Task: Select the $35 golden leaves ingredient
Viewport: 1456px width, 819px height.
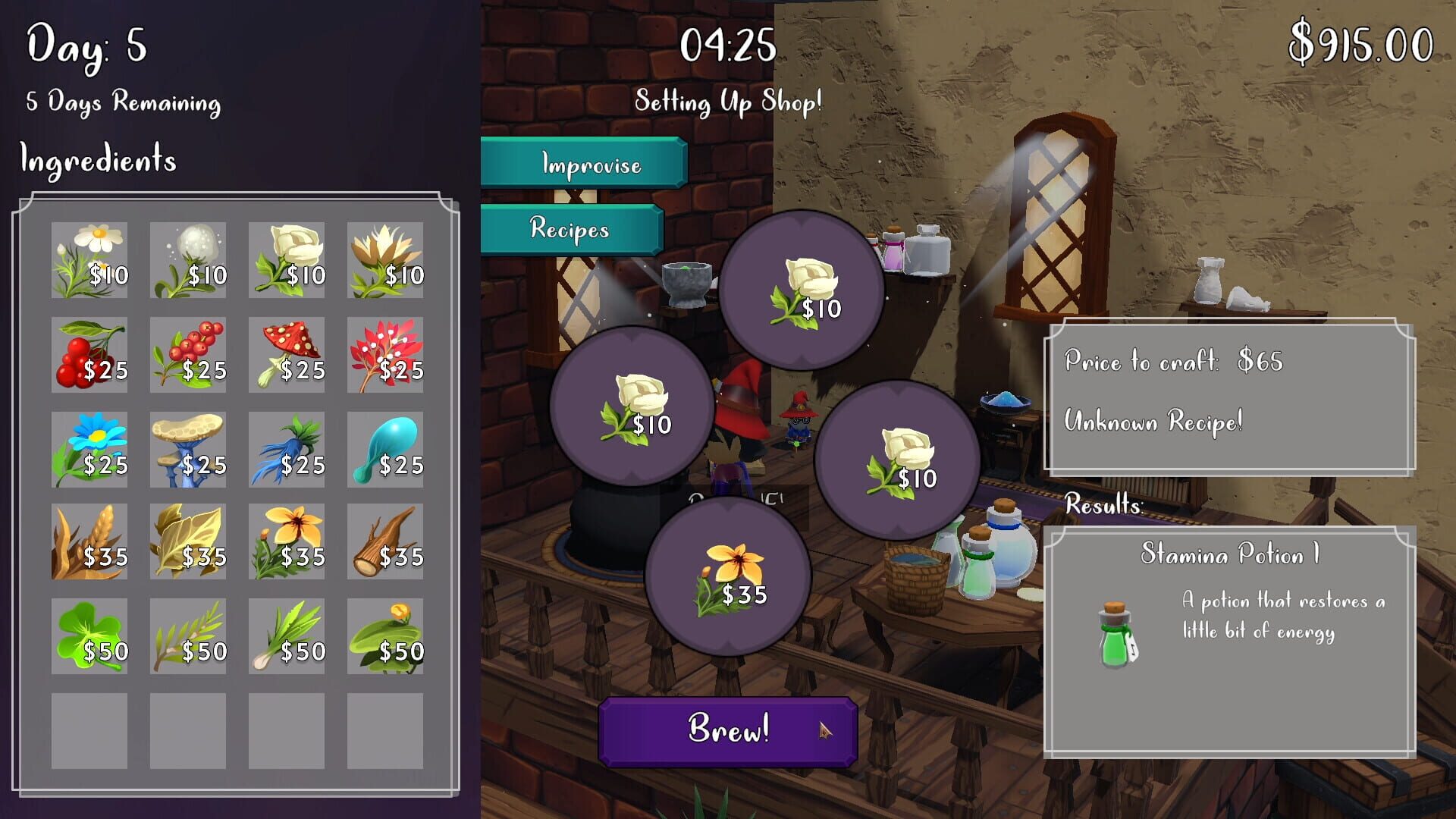Action: click(x=187, y=542)
